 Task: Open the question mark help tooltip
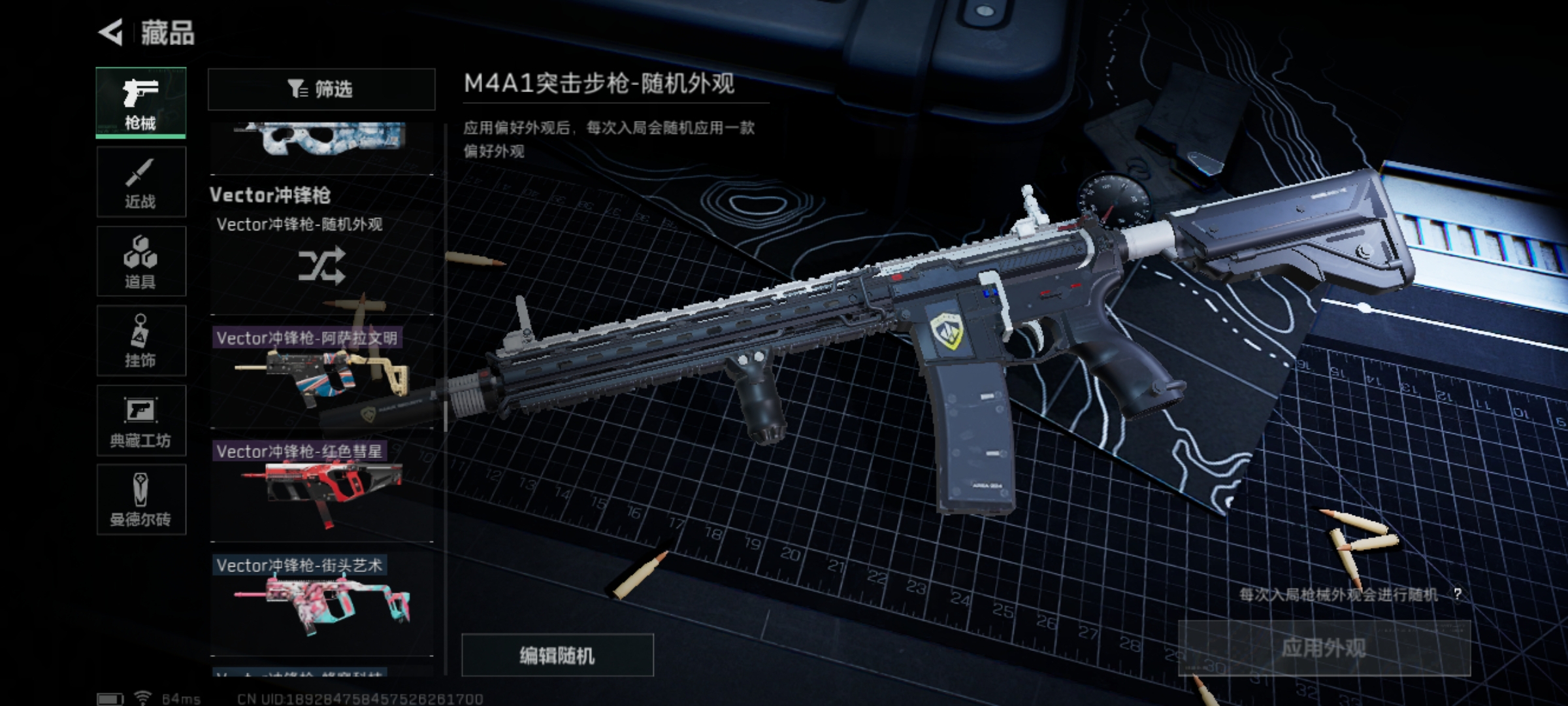[x=1458, y=594]
